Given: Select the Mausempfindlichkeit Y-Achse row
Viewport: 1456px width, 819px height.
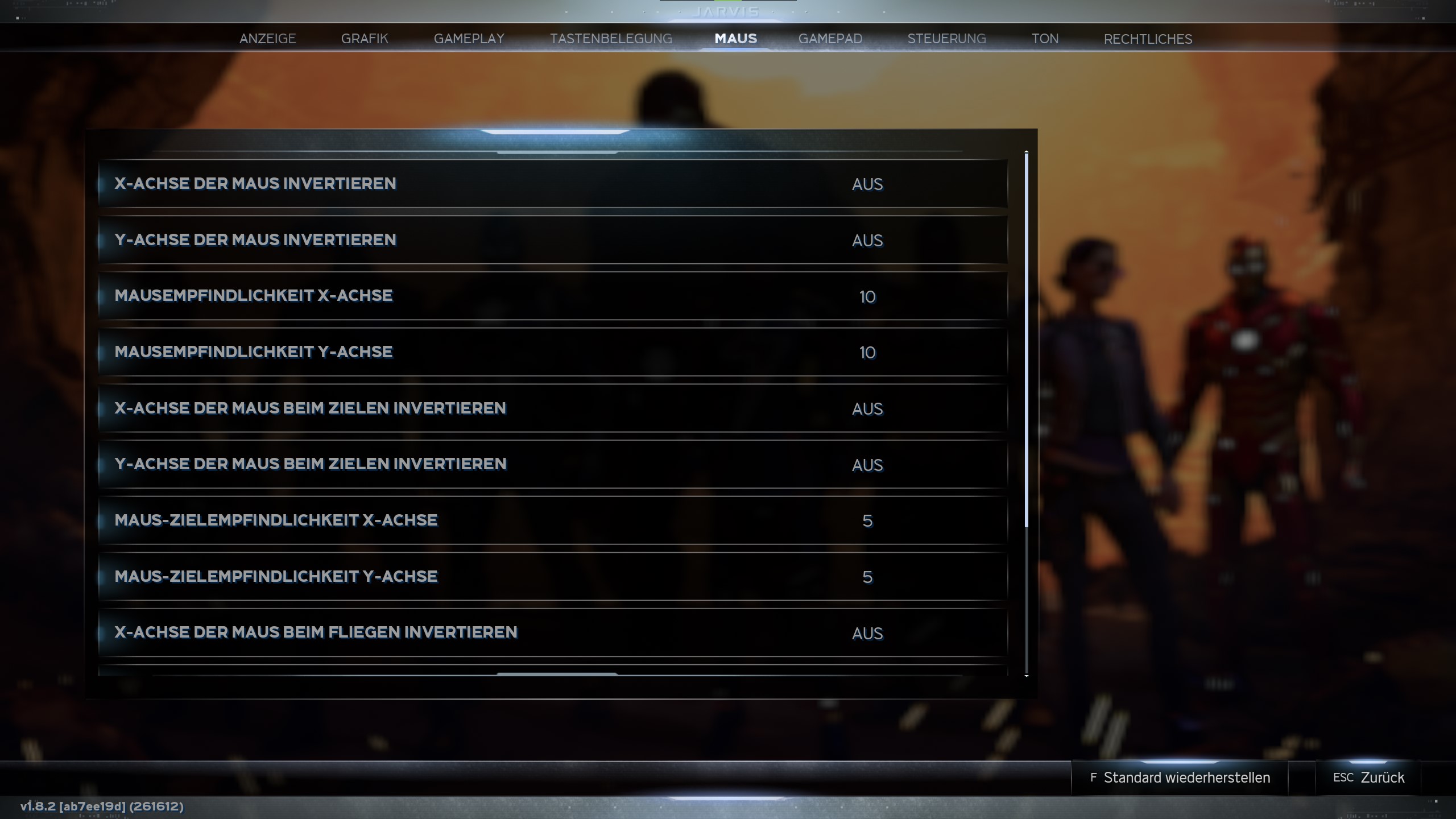Looking at the screenshot, I should point(552,352).
